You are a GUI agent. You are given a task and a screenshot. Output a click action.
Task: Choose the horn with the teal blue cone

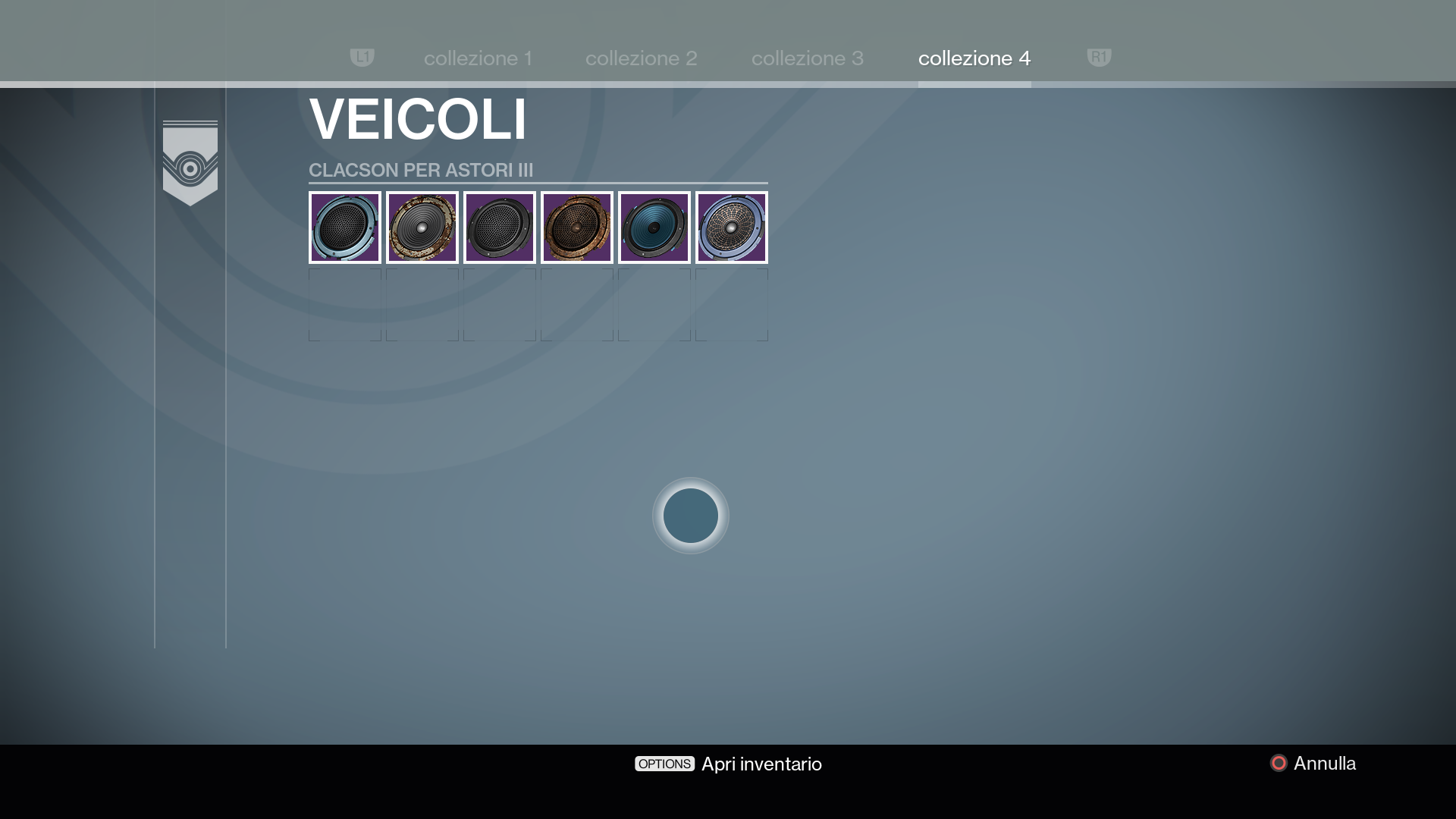[x=654, y=227]
